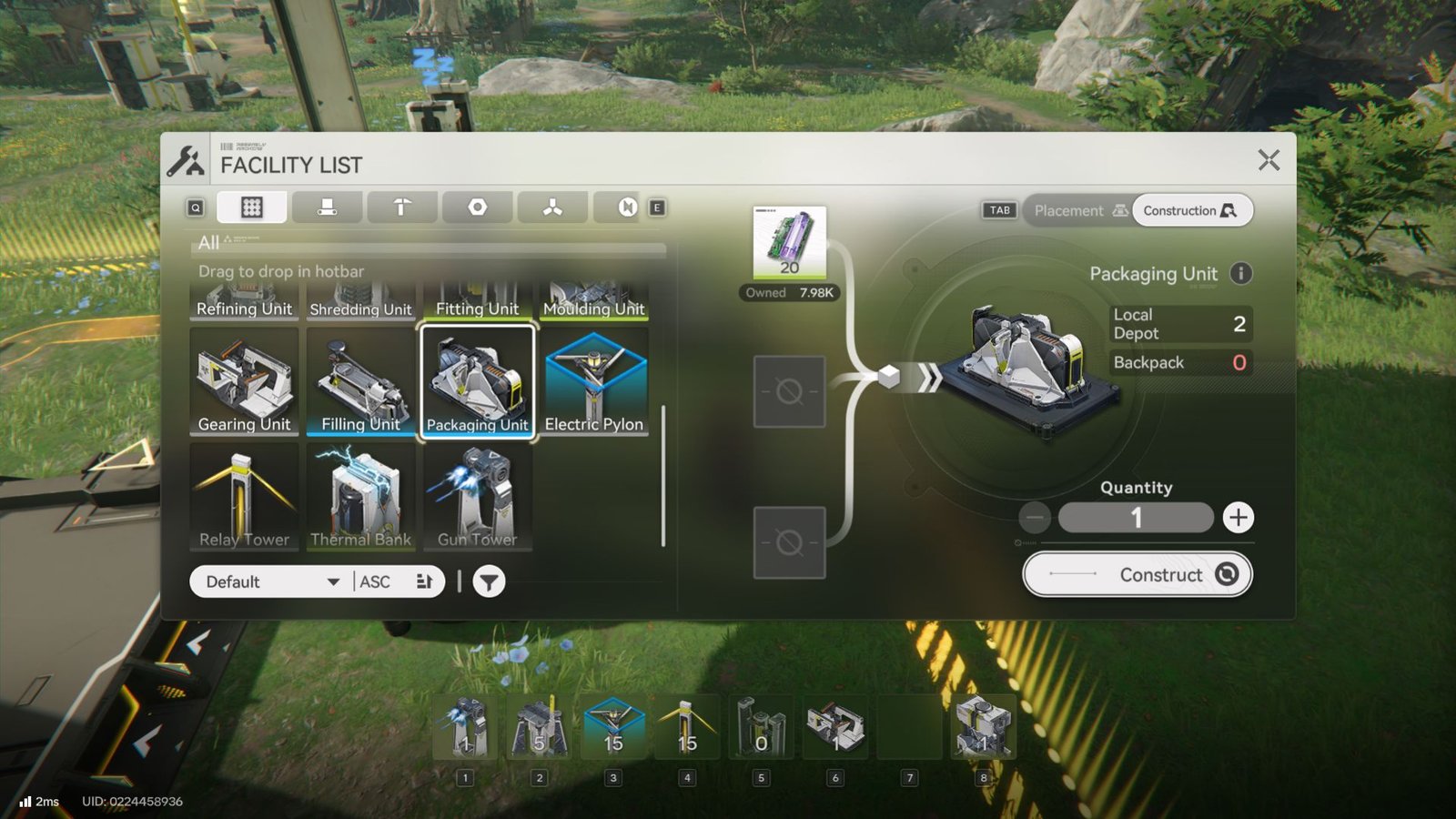Open the nut-shaped components category icon
This screenshot has width=1456, height=819.
(x=477, y=207)
